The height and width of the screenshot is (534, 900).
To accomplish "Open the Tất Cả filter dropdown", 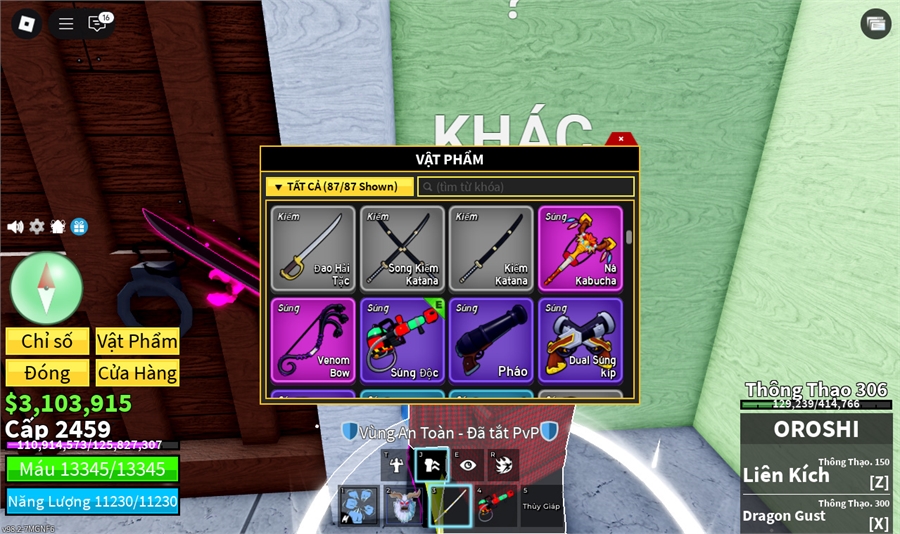I will (x=339, y=187).
